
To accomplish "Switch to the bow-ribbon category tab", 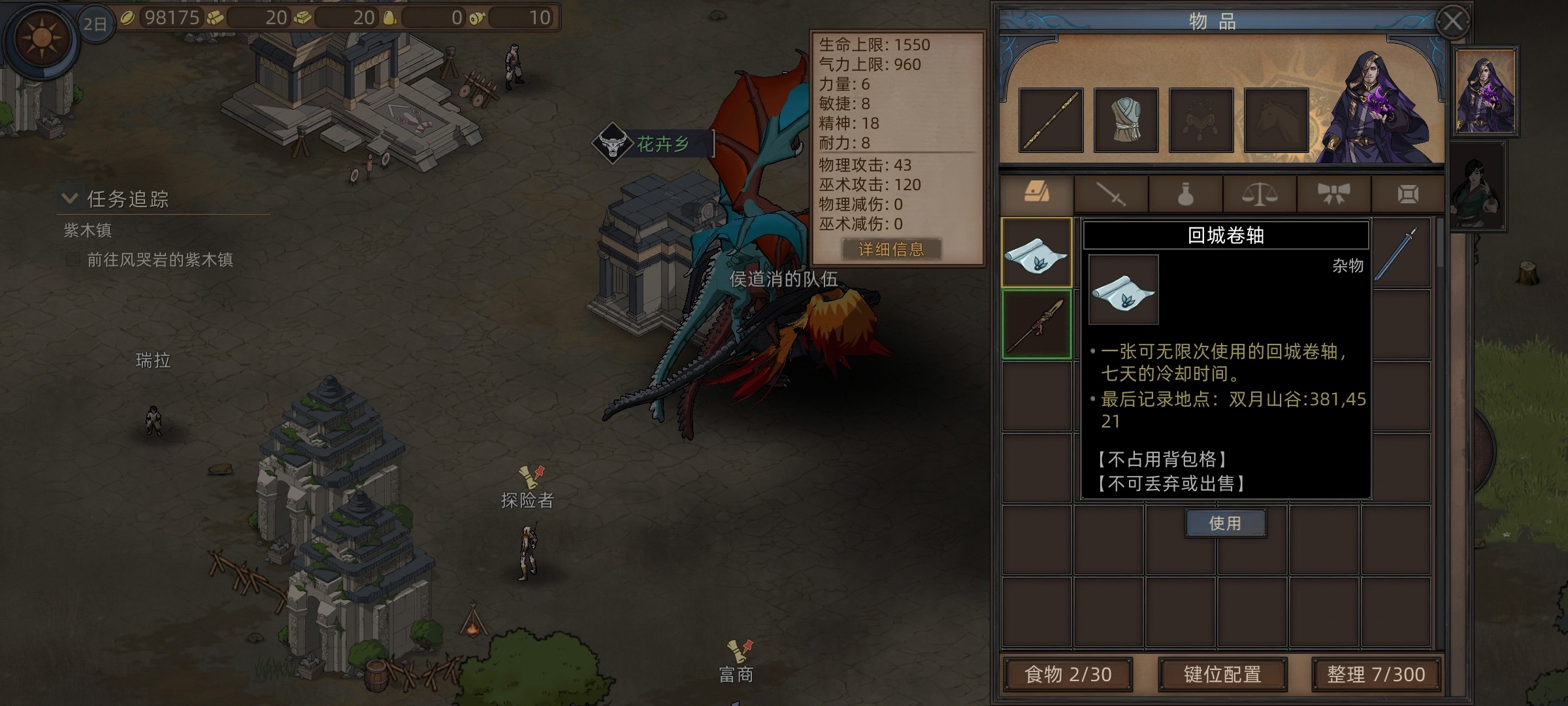I will coord(1333,194).
